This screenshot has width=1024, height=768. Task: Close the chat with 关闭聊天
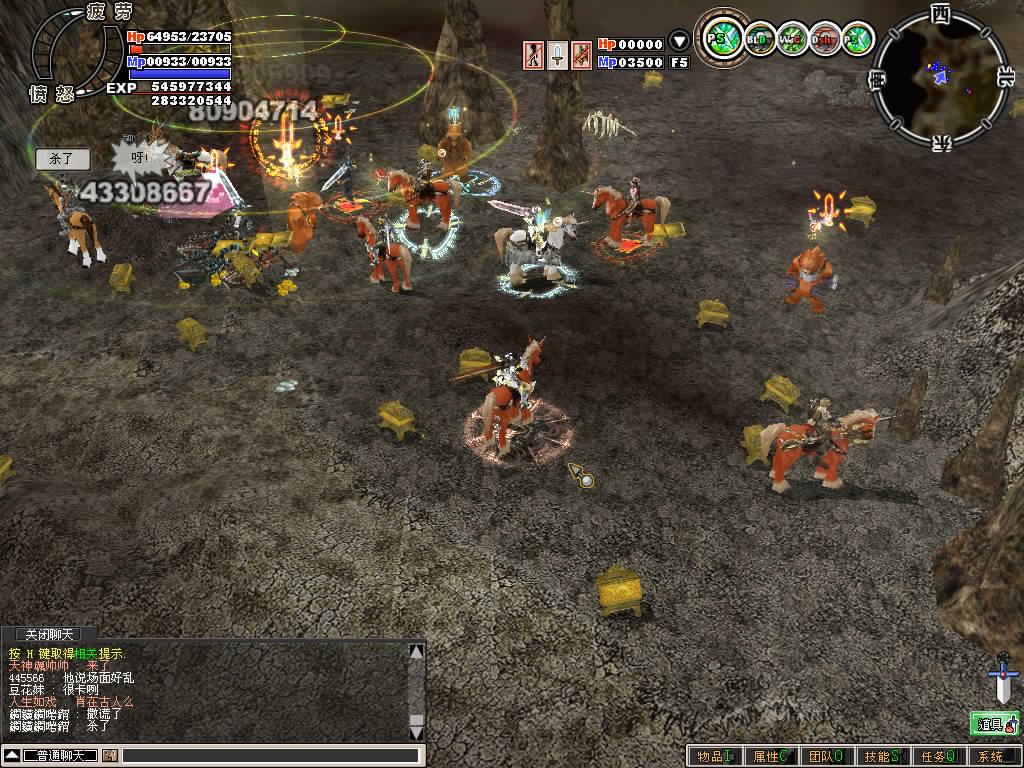(50, 635)
